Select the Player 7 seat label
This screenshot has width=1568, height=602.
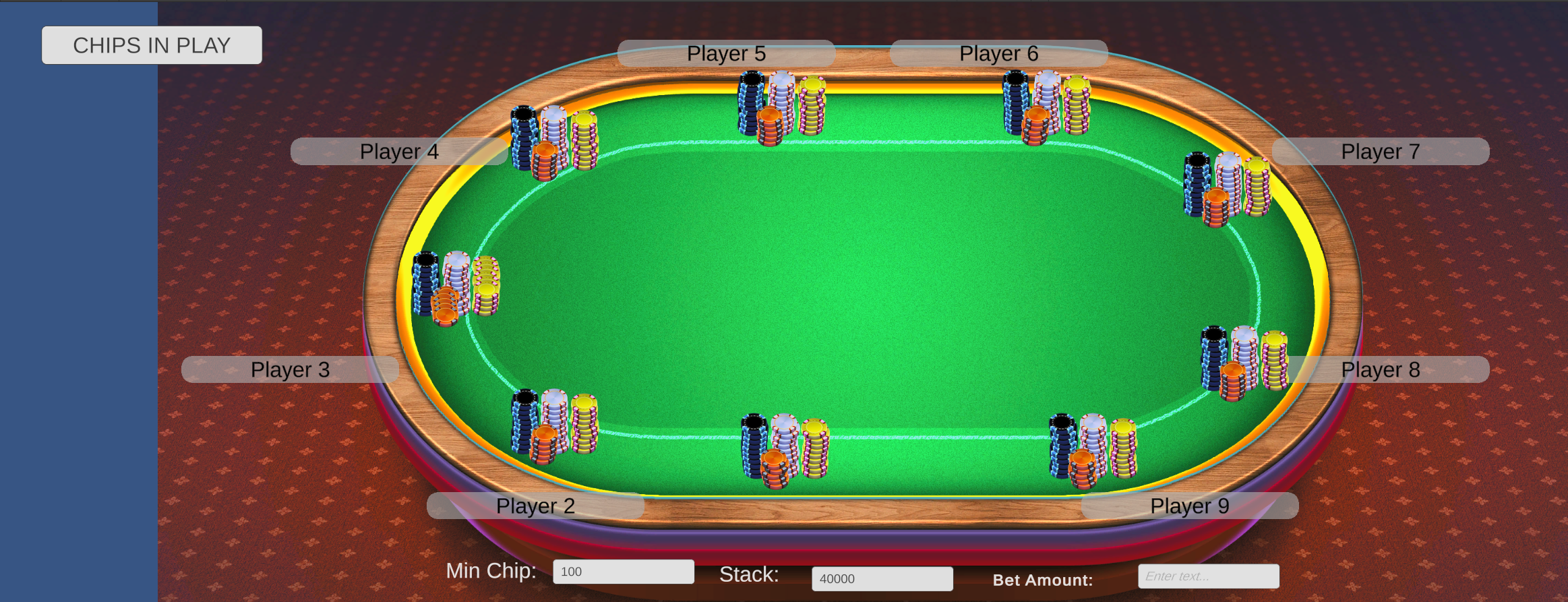coord(1381,151)
